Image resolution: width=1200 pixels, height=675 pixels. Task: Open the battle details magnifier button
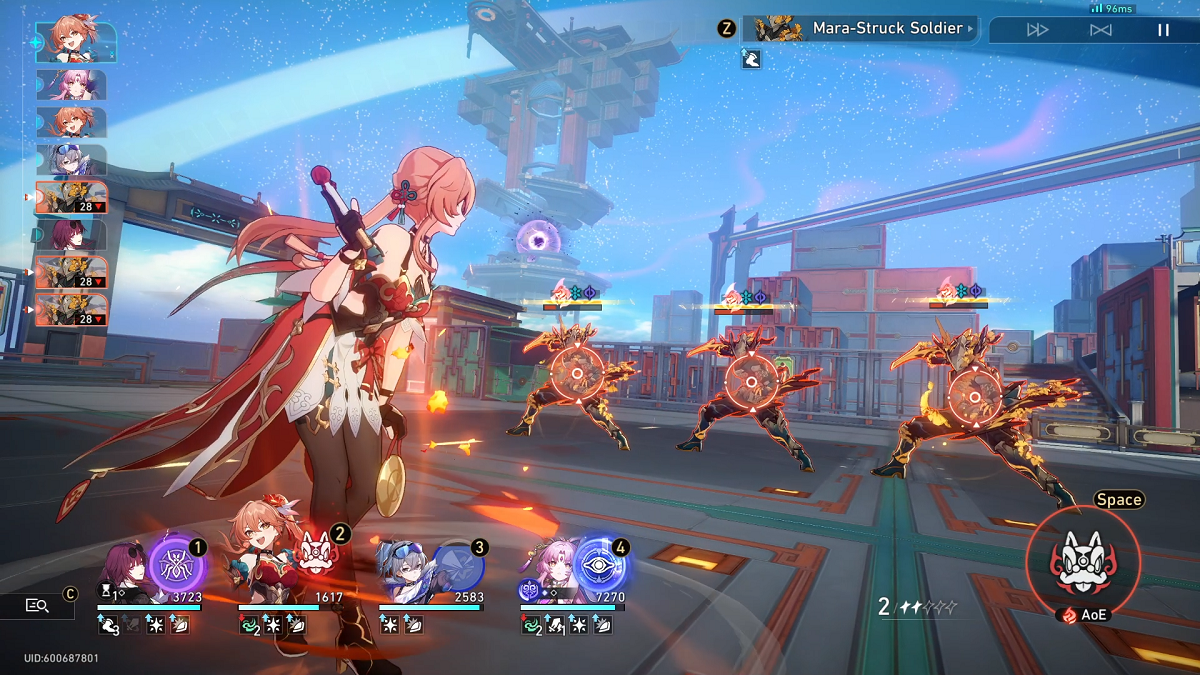[37, 605]
